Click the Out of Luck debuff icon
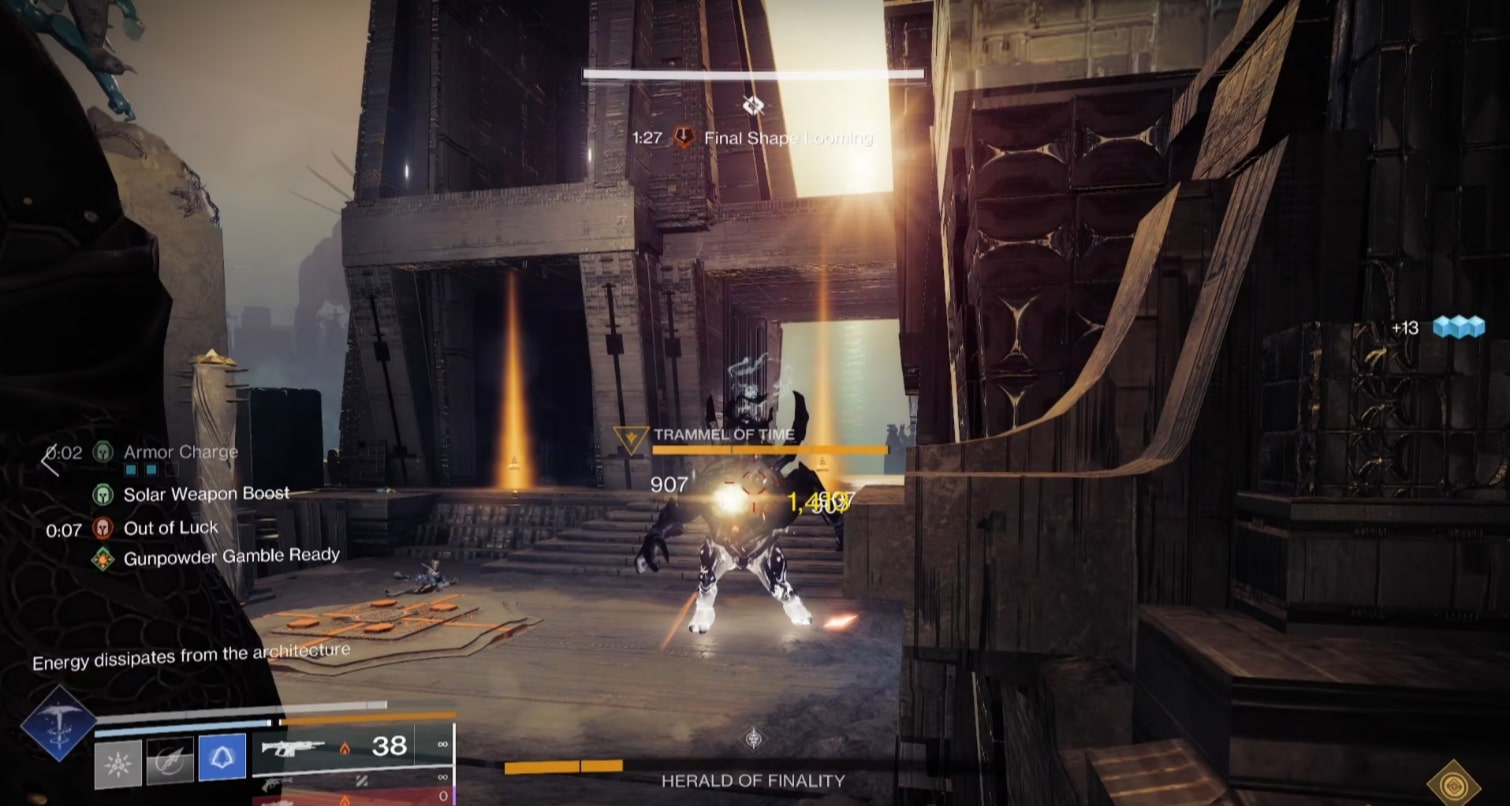Screen dimensions: 1510x806 coord(103,528)
